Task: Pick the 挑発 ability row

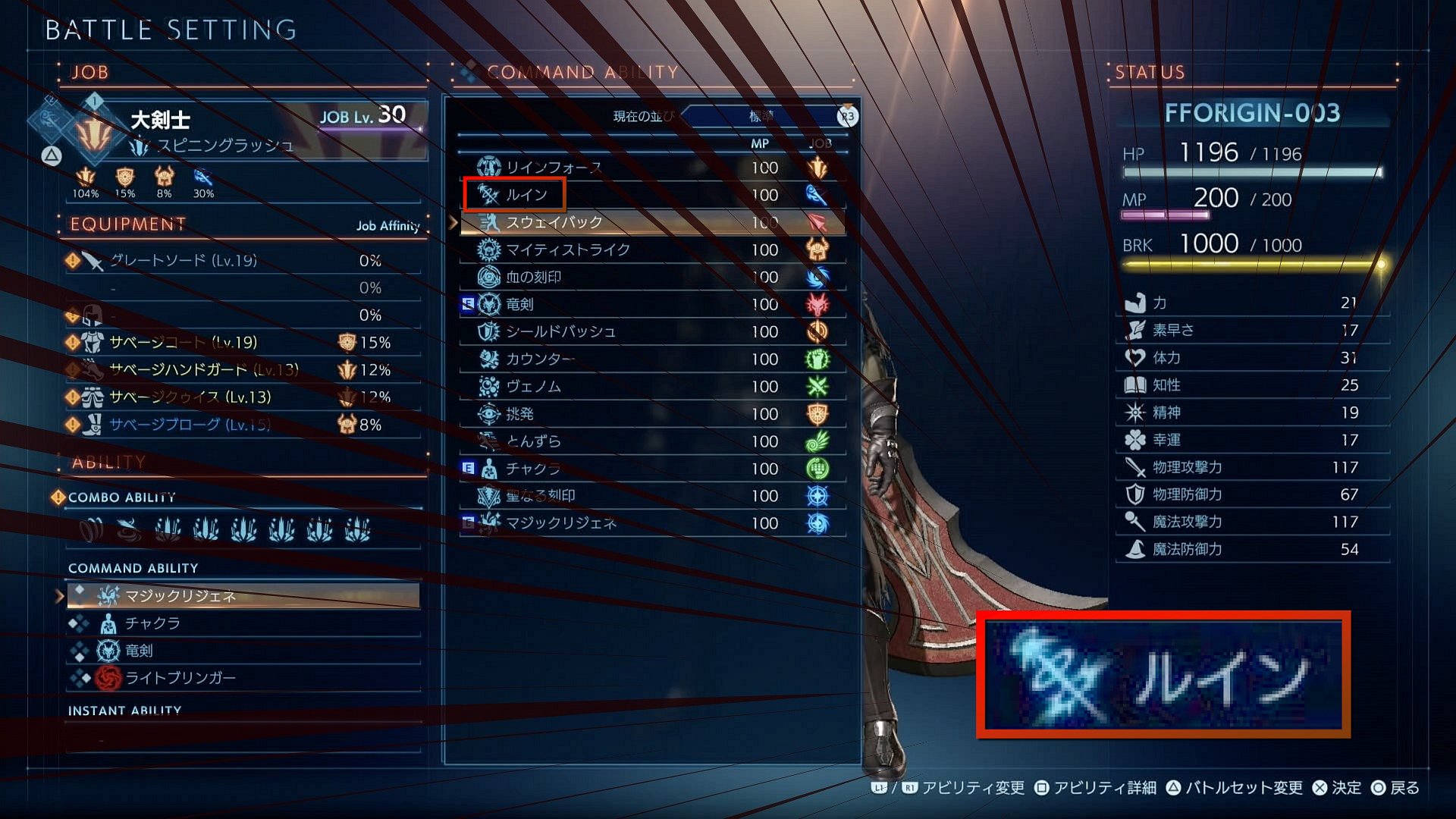Action: coord(519,413)
